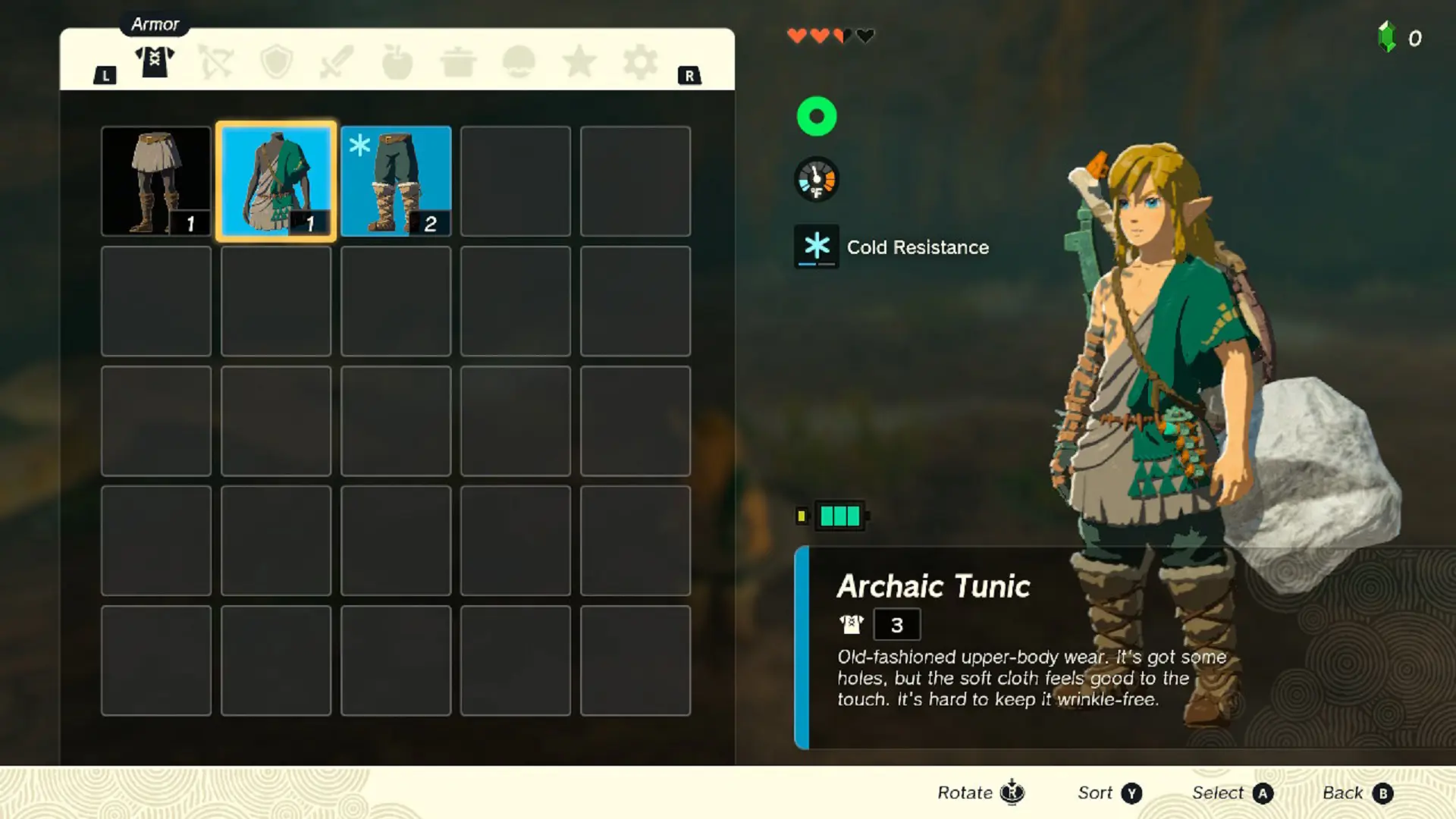This screenshot has height=819, width=1456.
Task: Select the key items star icon
Action: [579, 61]
